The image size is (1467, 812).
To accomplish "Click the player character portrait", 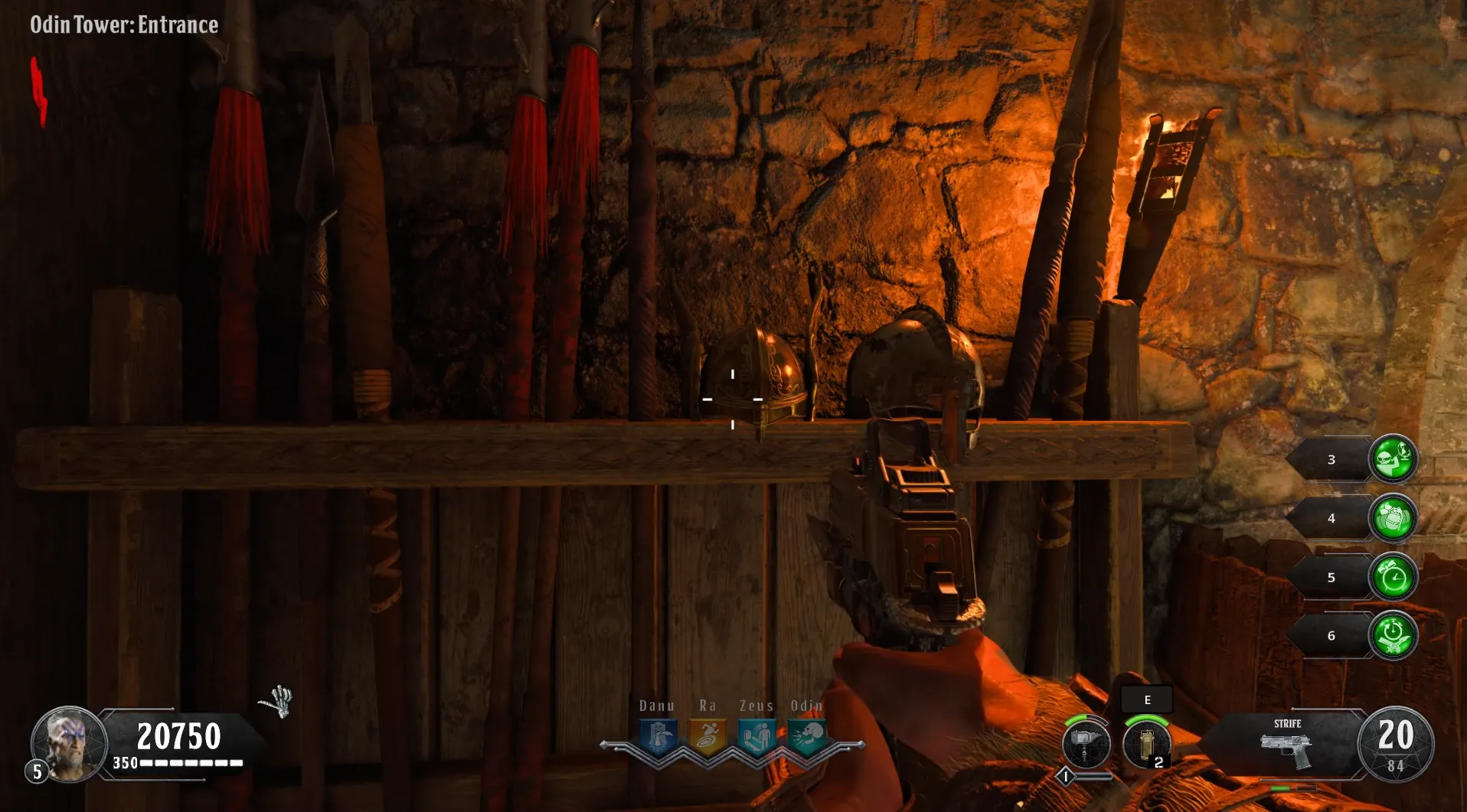I will click(x=69, y=743).
